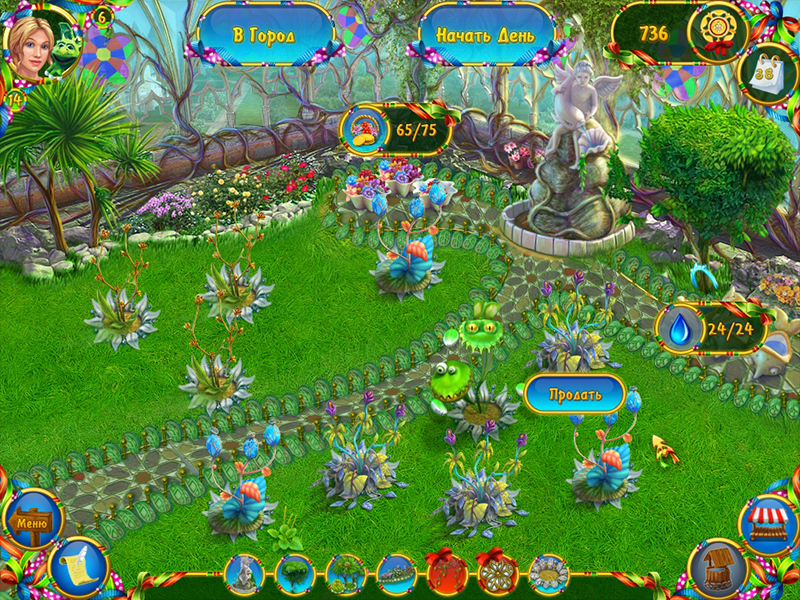The image size is (800, 600).
Task: Open the market stall shop icon
Action: 767,523
